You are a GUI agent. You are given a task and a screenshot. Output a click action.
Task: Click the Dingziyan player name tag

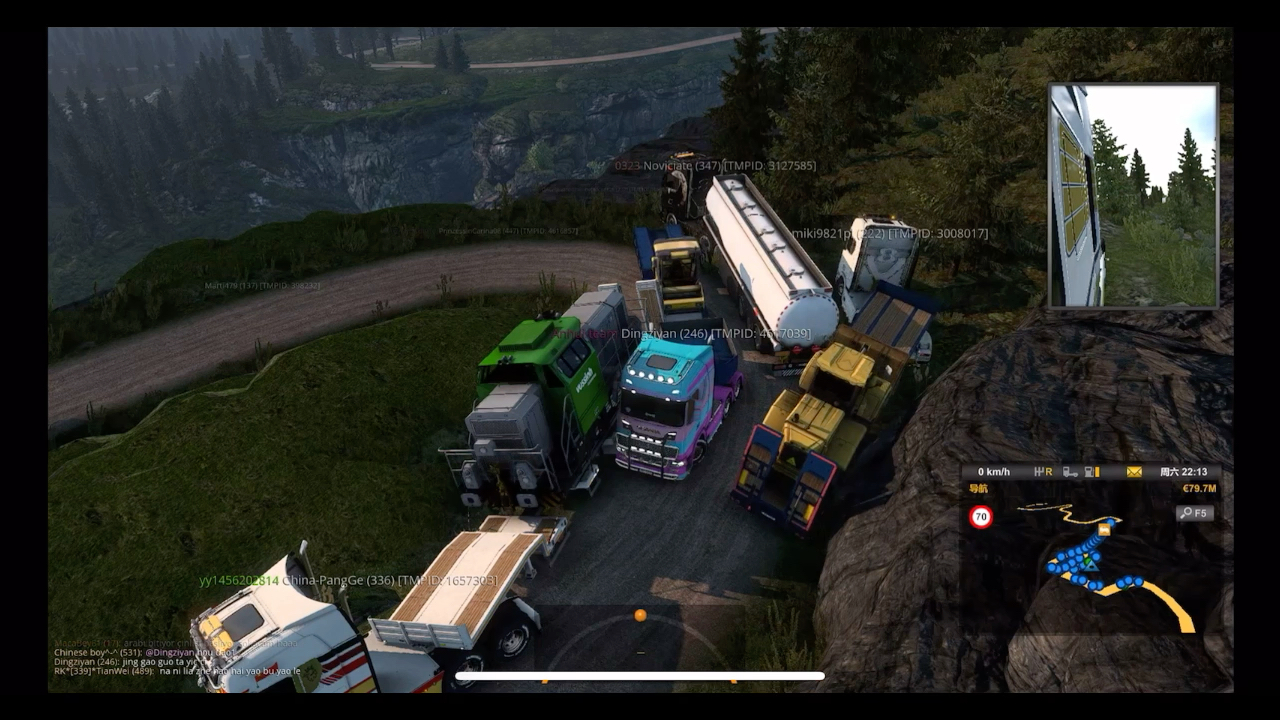pyautogui.click(x=715, y=333)
